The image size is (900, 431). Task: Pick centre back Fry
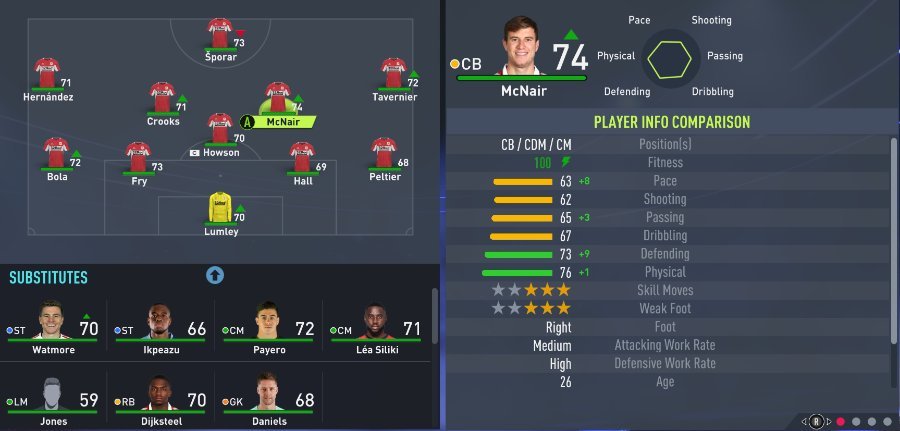click(138, 157)
